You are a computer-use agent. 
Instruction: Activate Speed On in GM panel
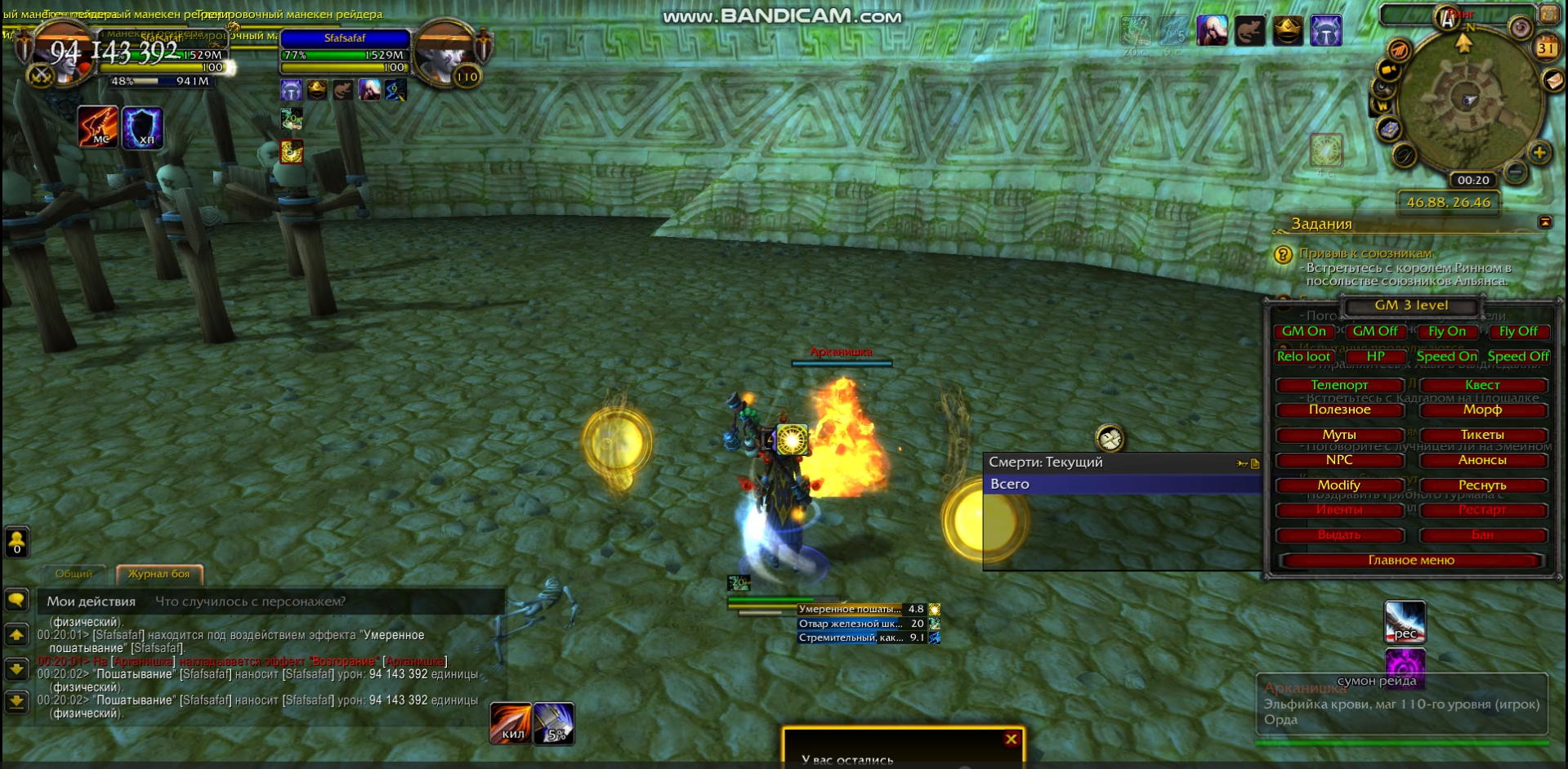(x=1446, y=356)
